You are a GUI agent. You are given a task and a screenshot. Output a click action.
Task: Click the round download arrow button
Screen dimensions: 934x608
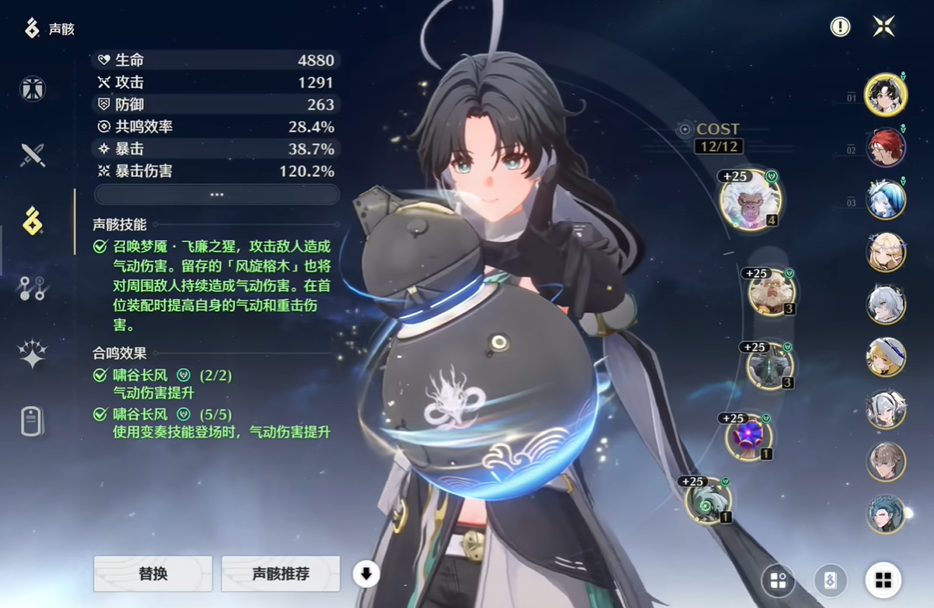point(366,574)
